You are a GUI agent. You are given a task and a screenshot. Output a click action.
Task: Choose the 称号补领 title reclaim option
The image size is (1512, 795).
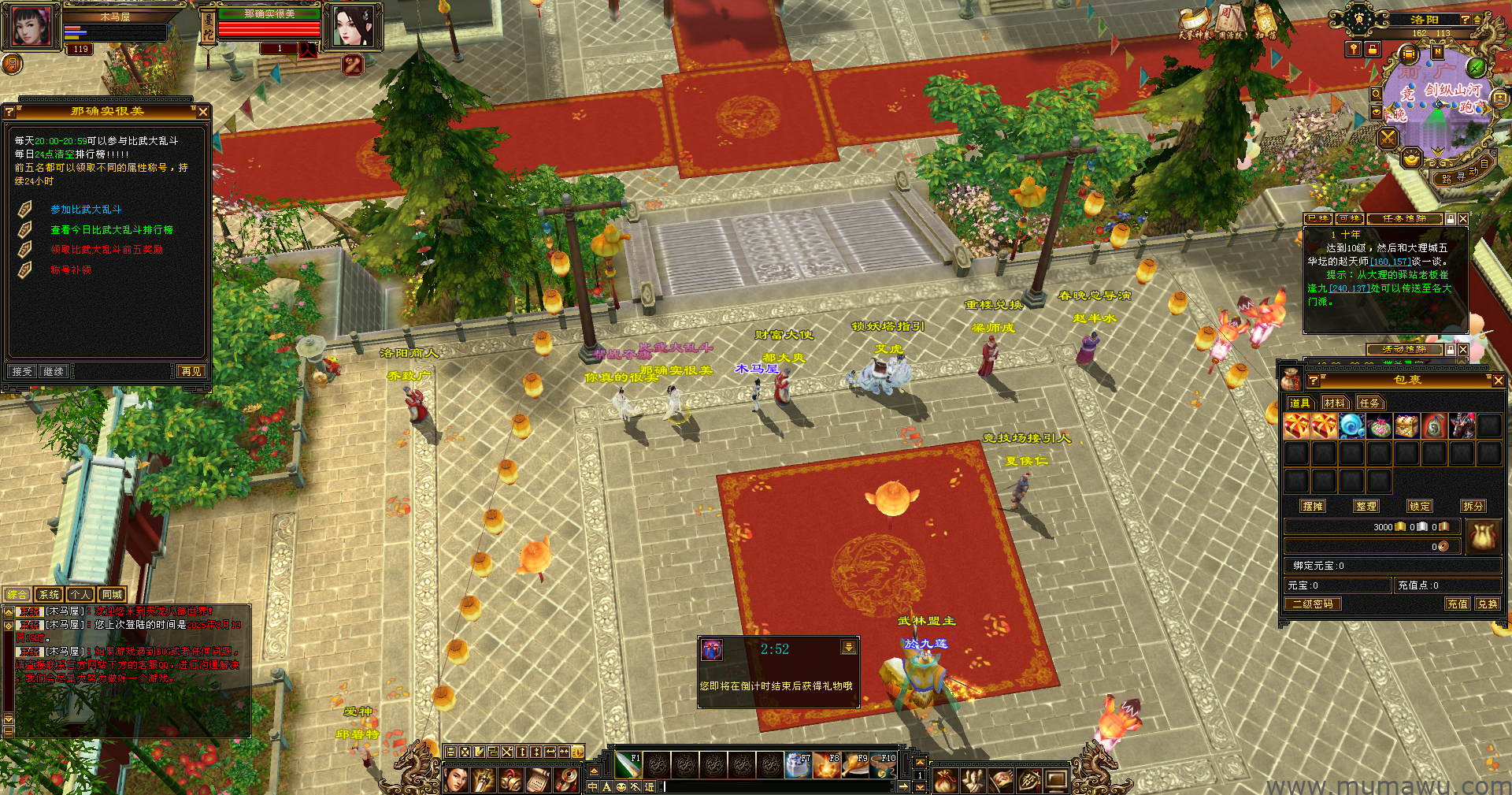[x=71, y=269]
